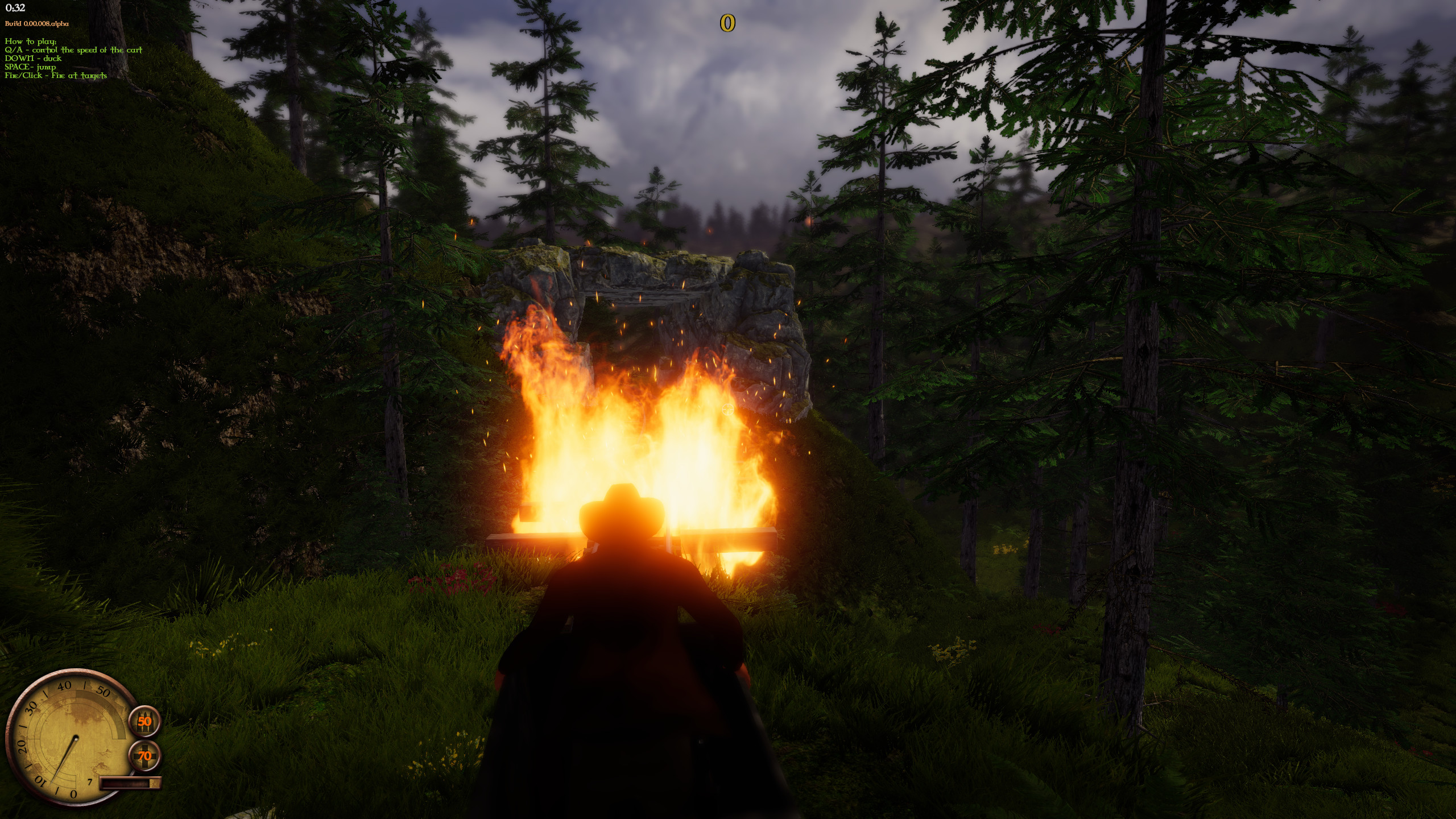Click the How to play header text

point(30,42)
